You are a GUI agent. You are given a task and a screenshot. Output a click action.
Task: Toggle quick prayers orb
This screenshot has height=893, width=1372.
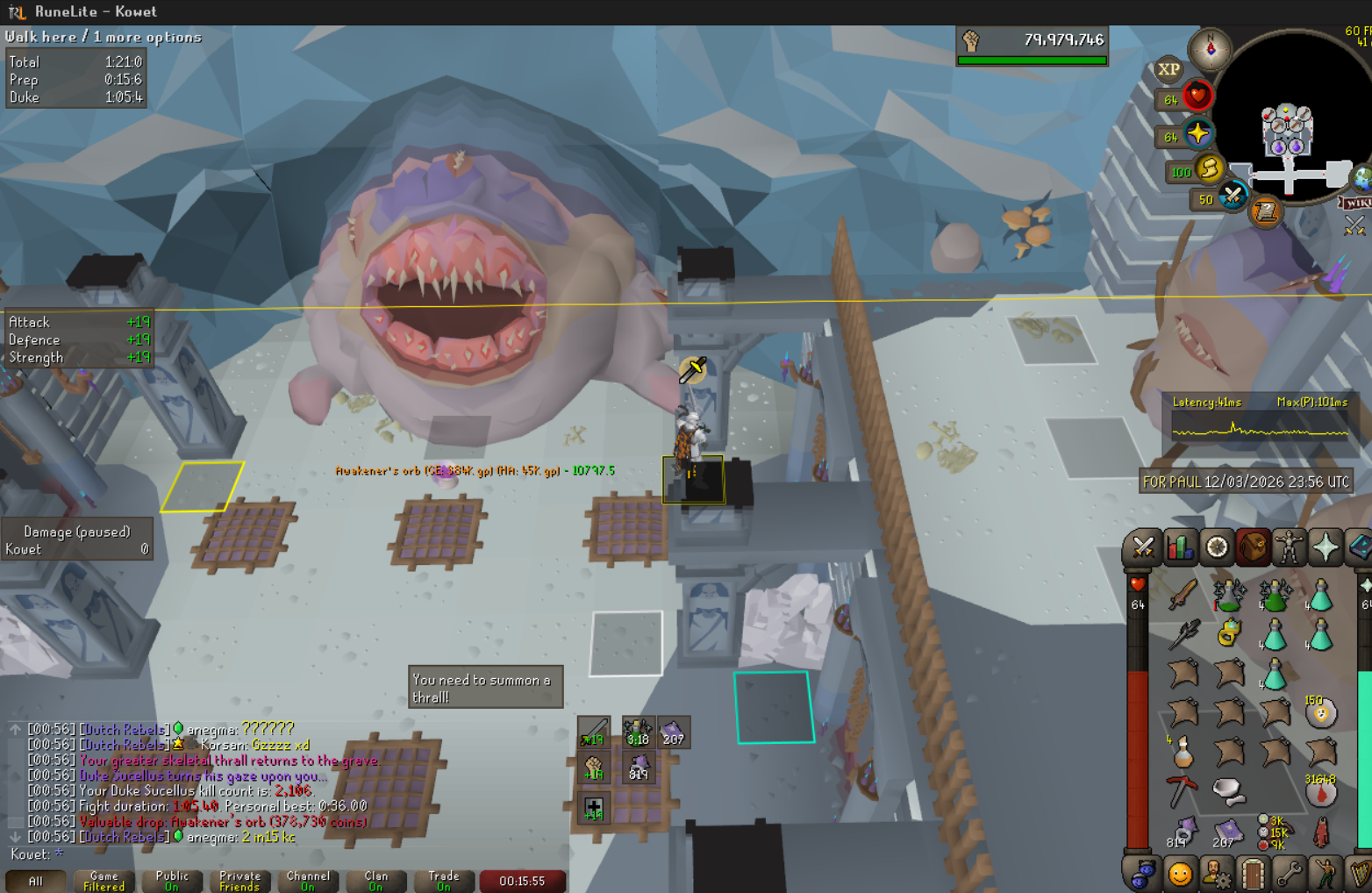(1197, 134)
